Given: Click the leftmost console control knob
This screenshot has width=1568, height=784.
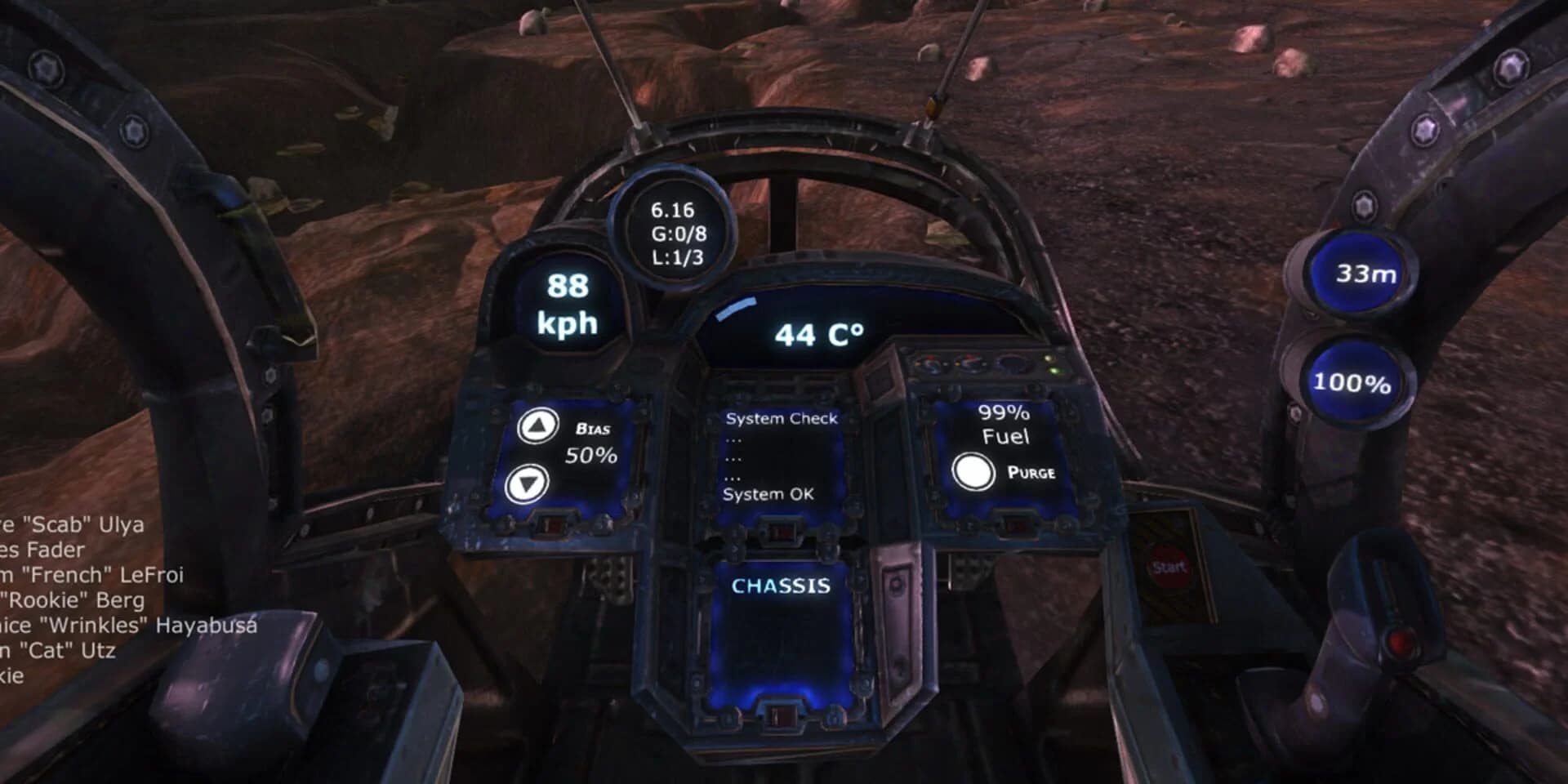Looking at the screenshot, I should pos(930,364).
